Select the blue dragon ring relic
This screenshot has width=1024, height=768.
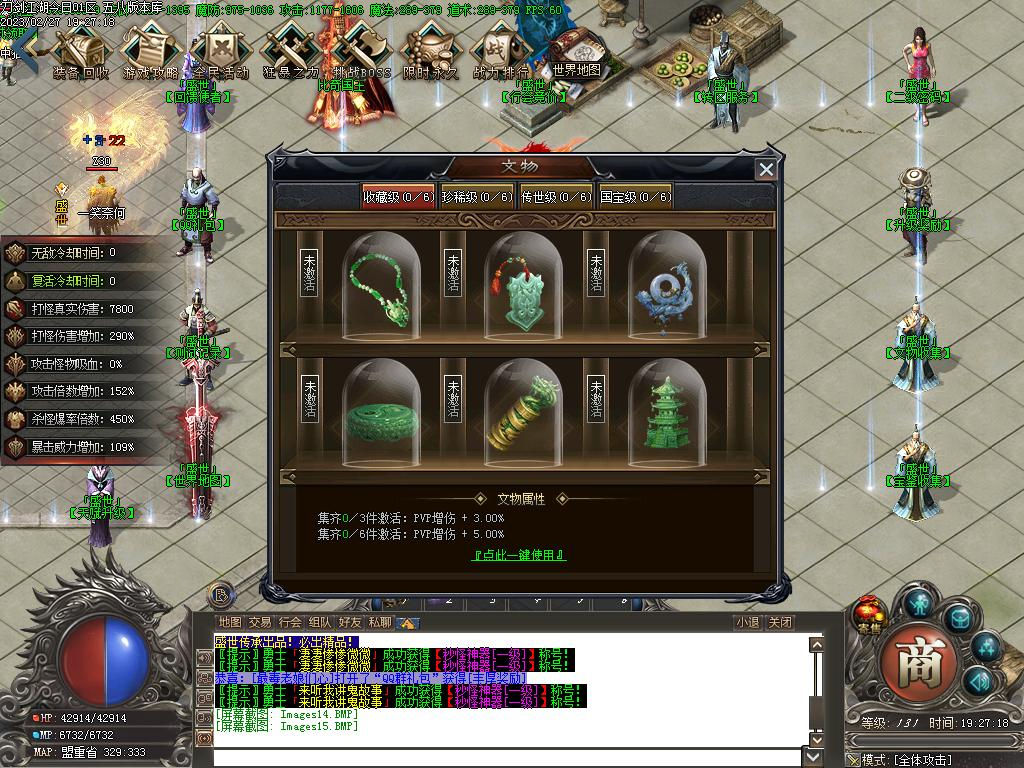point(667,288)
